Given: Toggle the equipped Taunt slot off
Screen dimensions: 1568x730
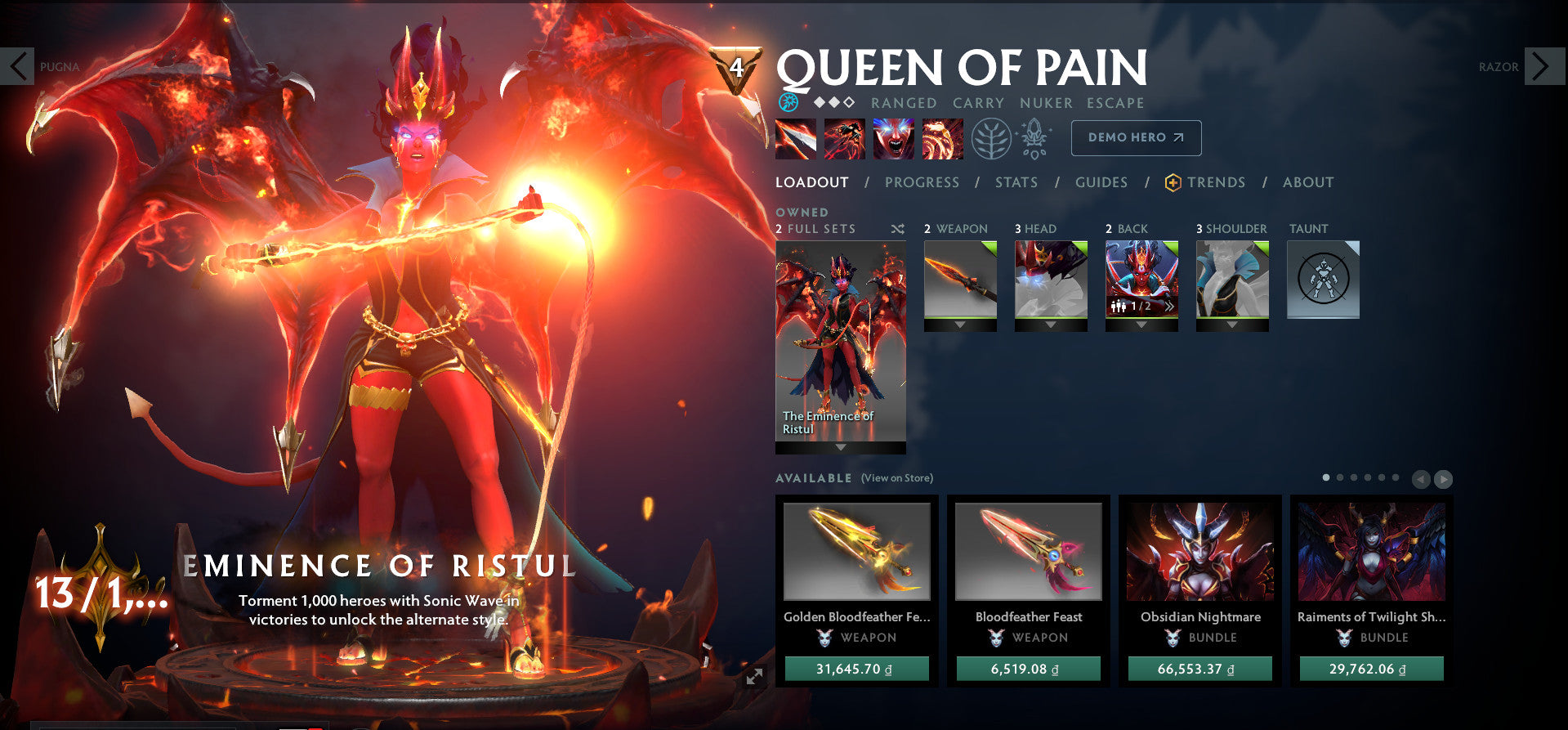Looking at the screenshot, I should pyautogui.click(x=1322, y=278).
